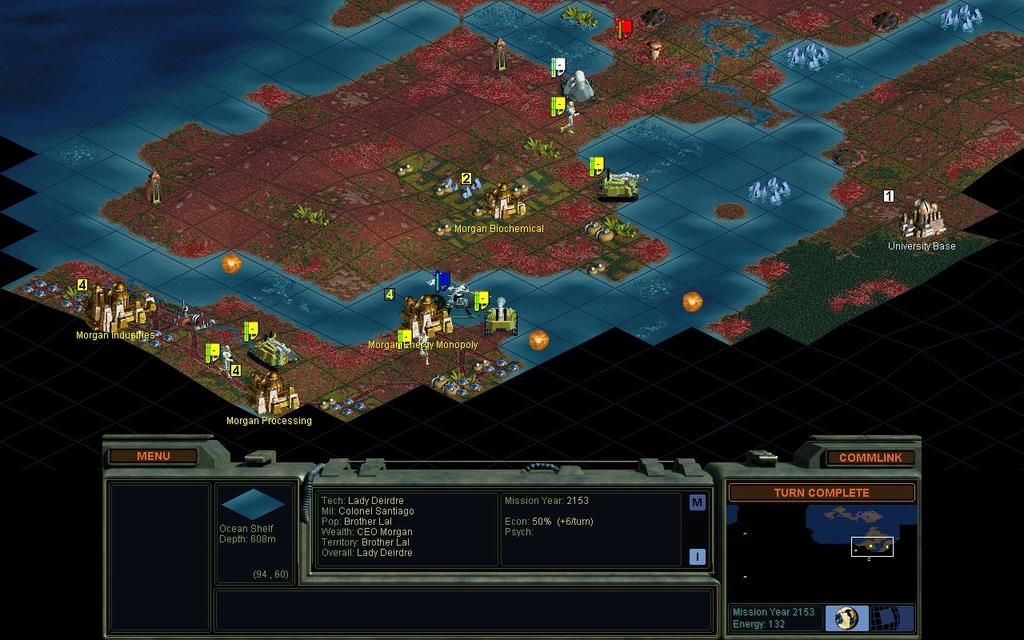This screenshot has height=640, width=1024.
Task: Select the grid view icon beside globe
Action: click(882, 617)
